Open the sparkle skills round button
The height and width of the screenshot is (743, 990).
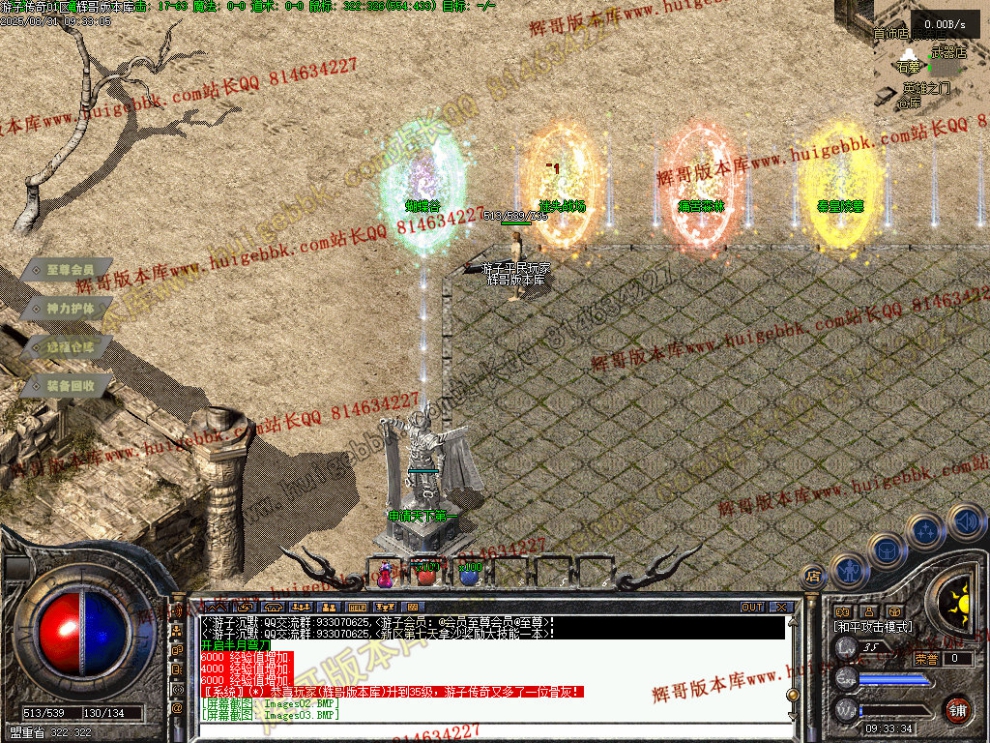pyautogui.click(x=925, y=530)
